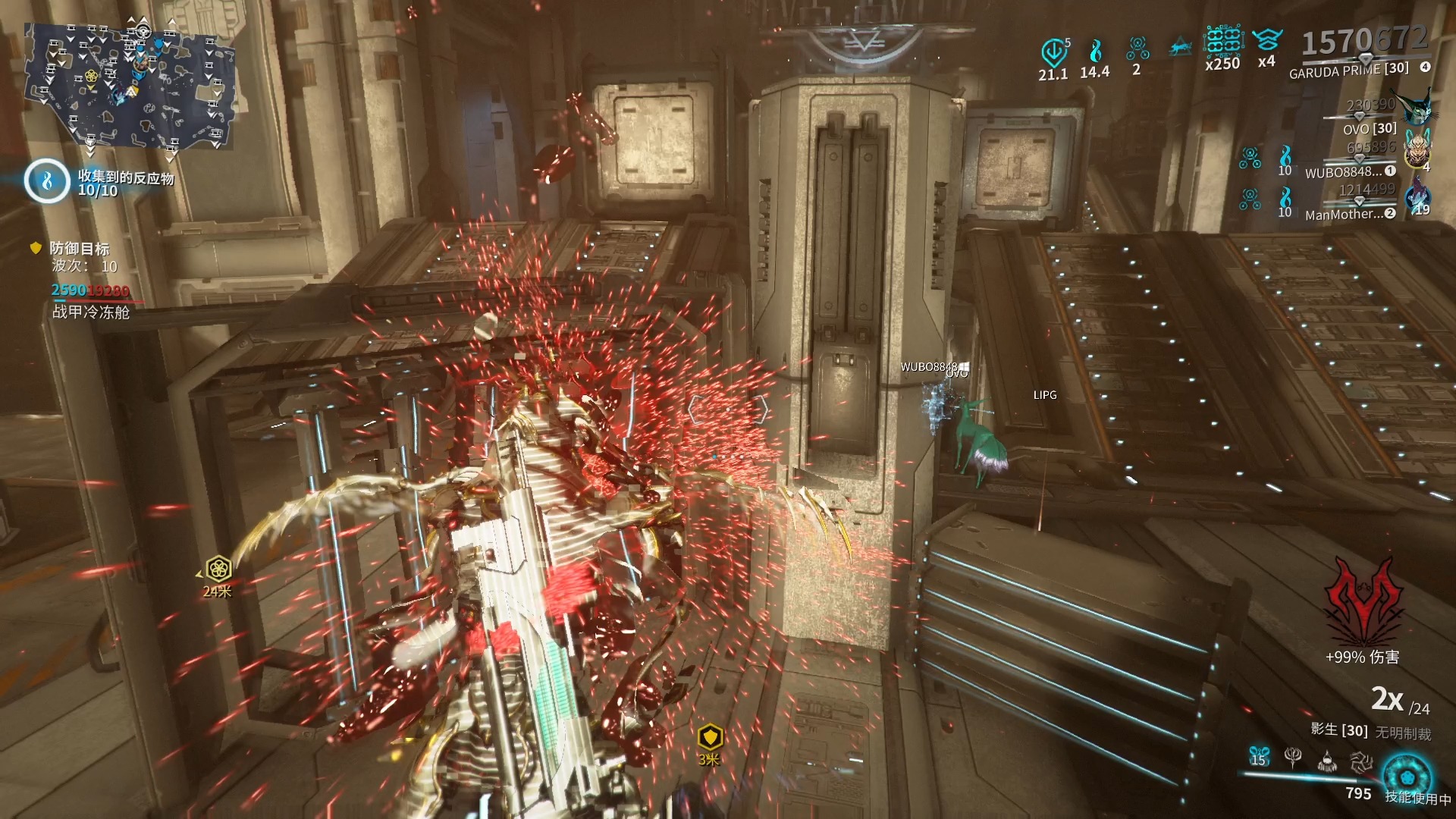
Task: Activate the second ability trident-like icon
Action: point(1293,756)
